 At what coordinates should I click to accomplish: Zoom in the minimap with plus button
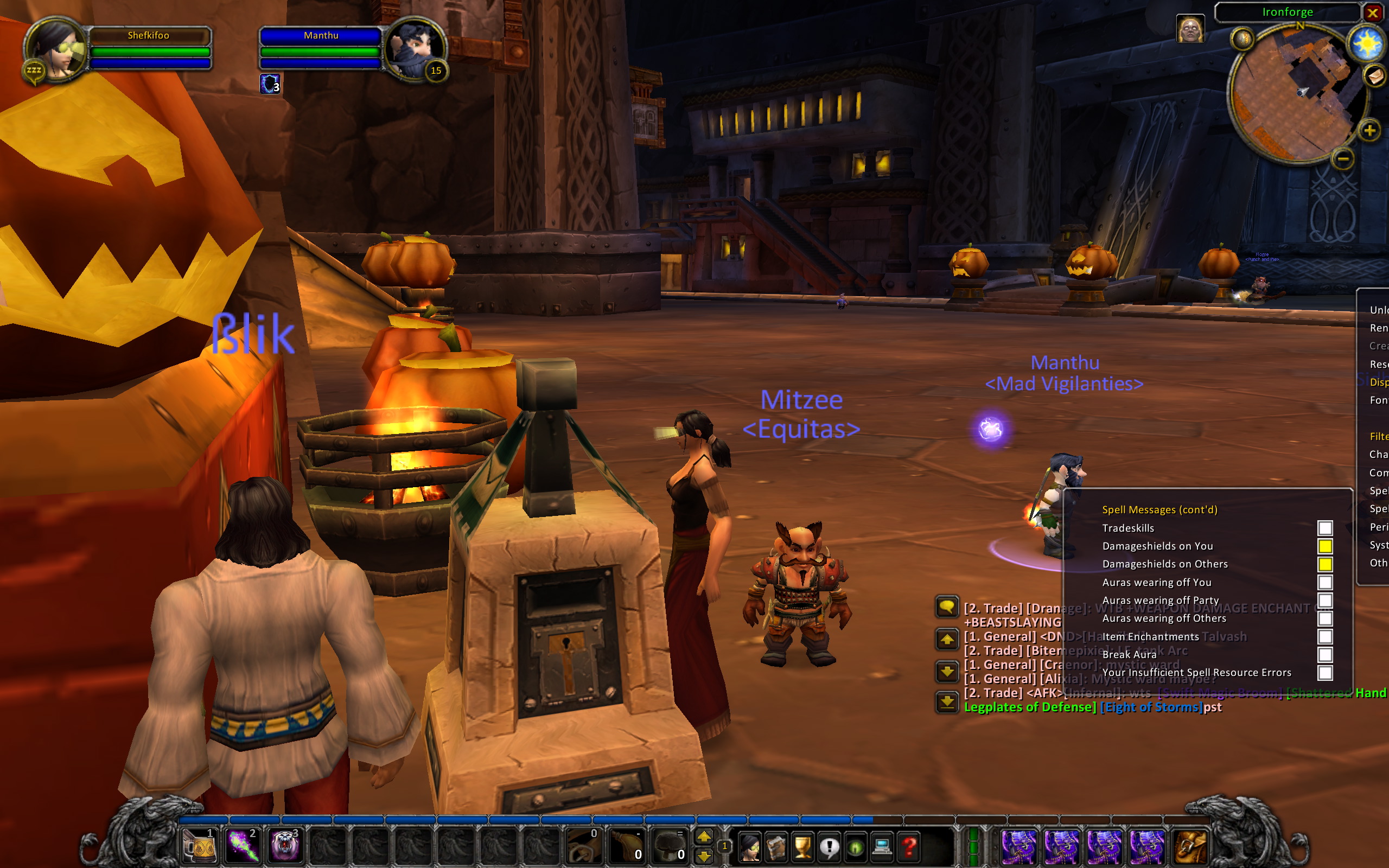1369,131
